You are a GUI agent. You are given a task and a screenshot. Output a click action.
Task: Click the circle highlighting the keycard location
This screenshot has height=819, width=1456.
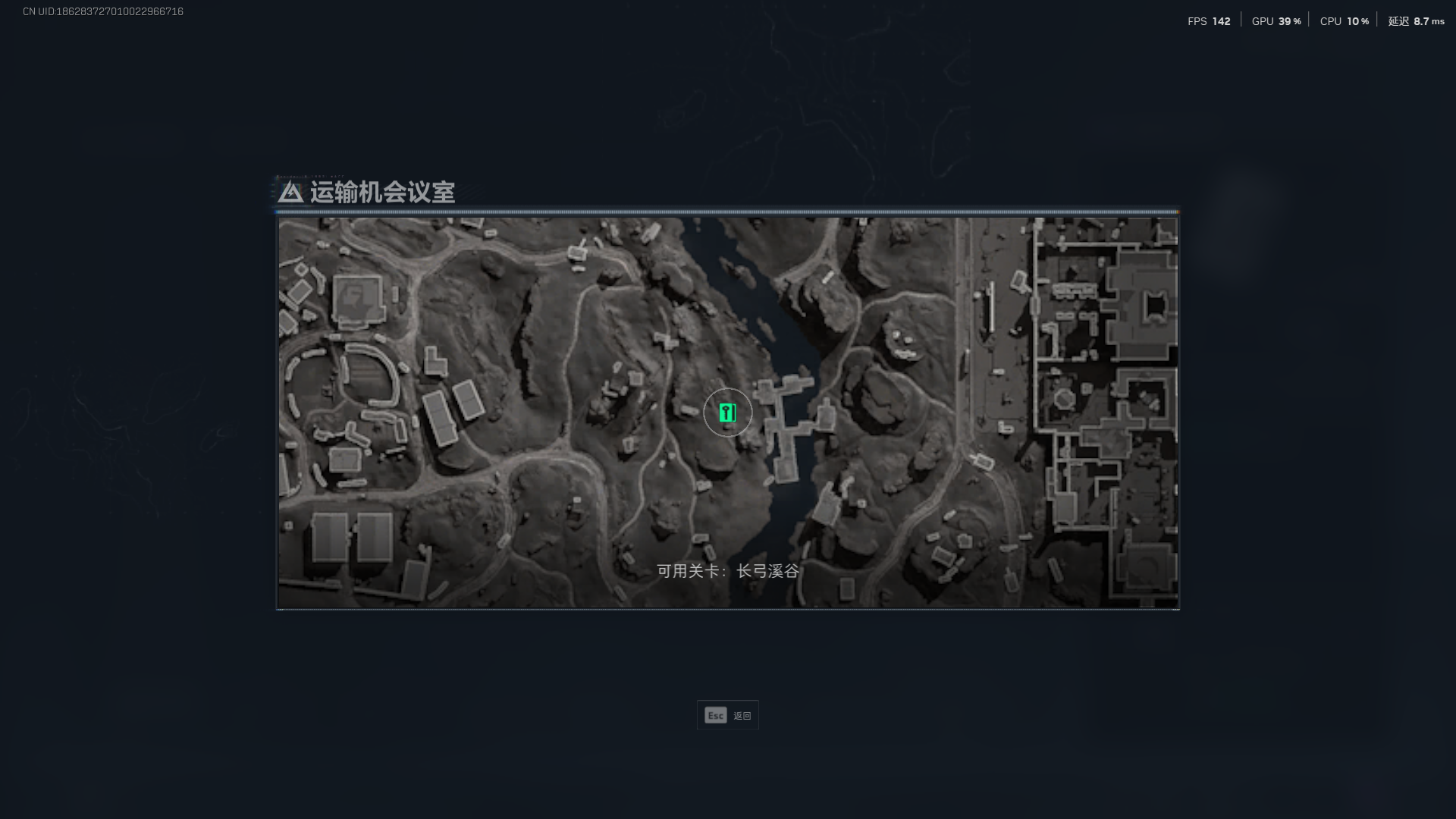pos(727,413)
